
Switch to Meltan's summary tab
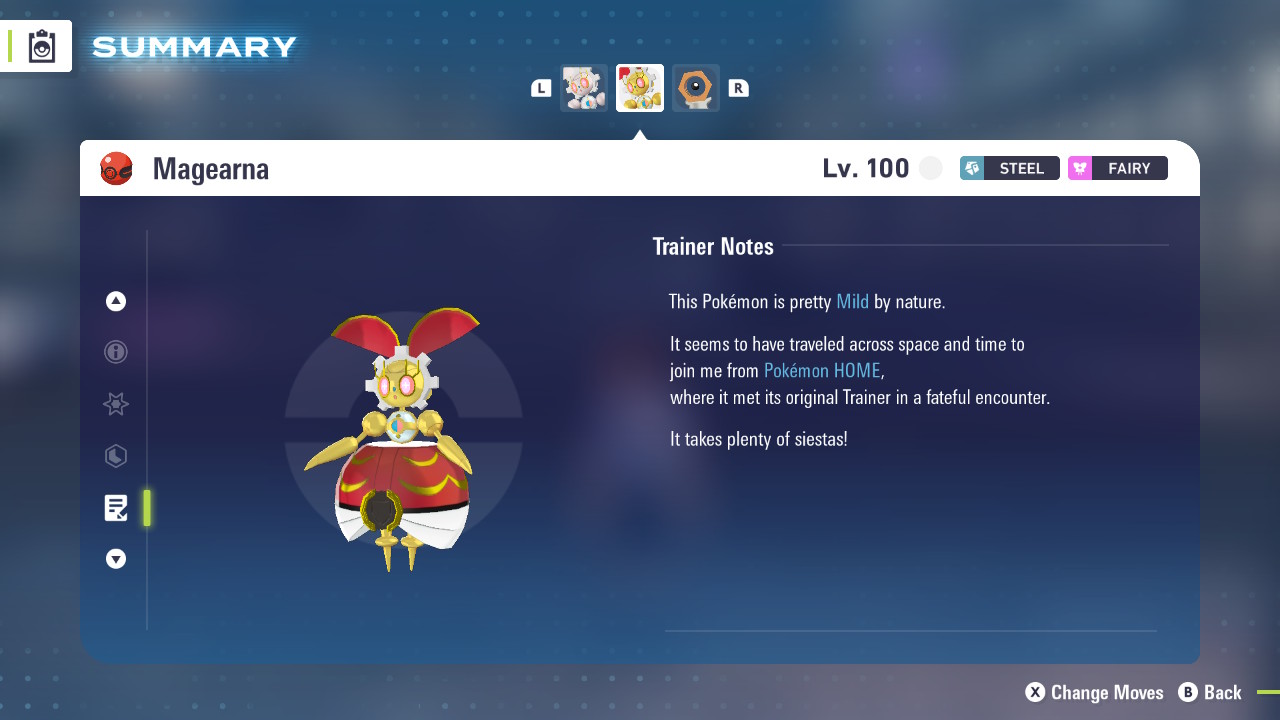click(x=695, y=87)
